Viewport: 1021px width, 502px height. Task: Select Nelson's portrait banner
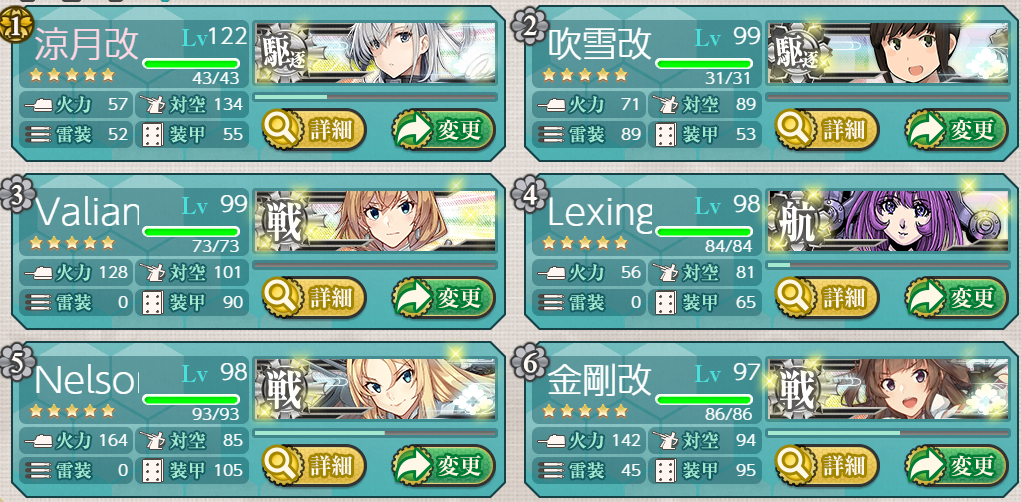coord(376,388)
